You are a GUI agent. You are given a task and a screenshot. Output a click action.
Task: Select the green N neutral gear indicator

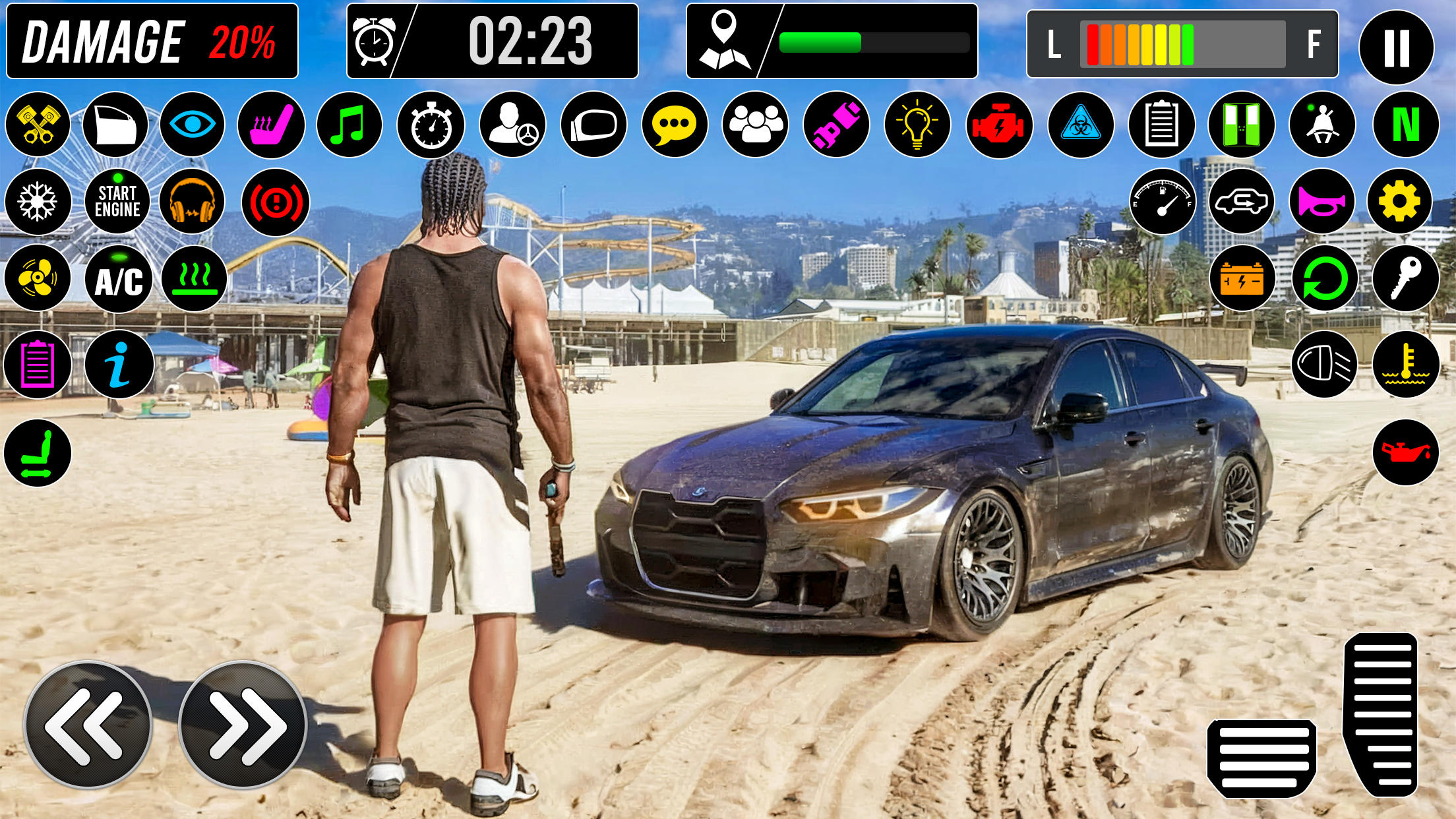click(x=1405, y=124)
